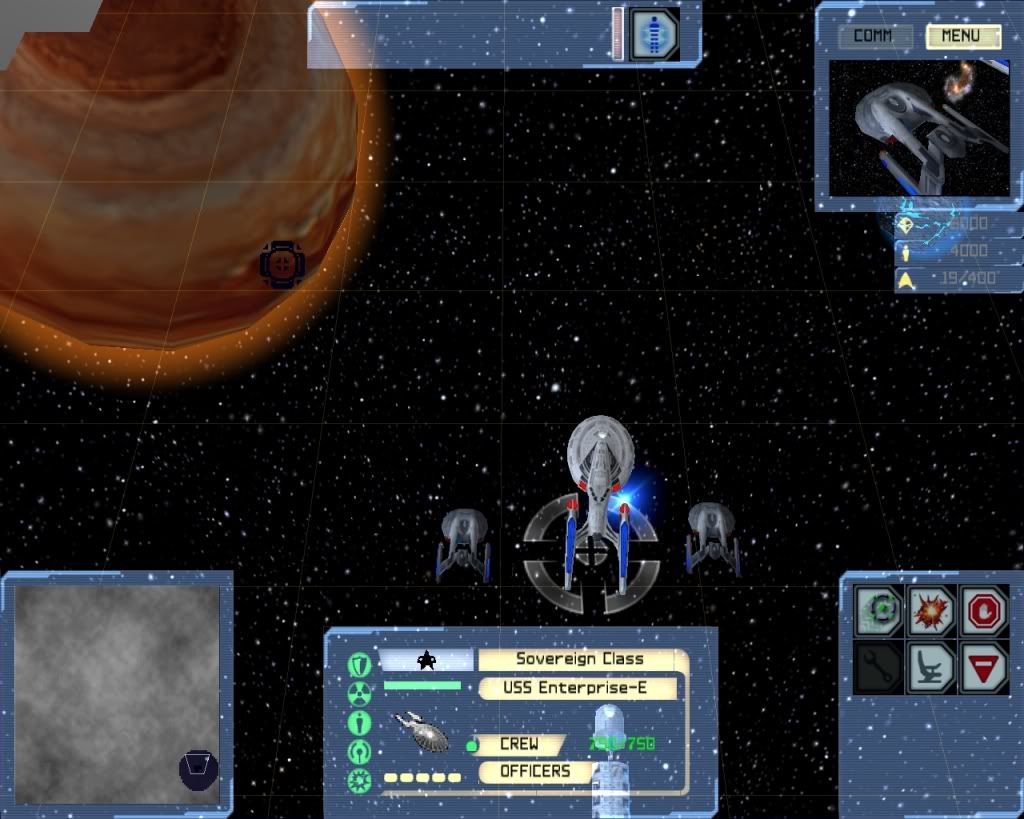The image size is (1024, 819).
Task: Click the grey sector minimap
Action: [116, 694]
